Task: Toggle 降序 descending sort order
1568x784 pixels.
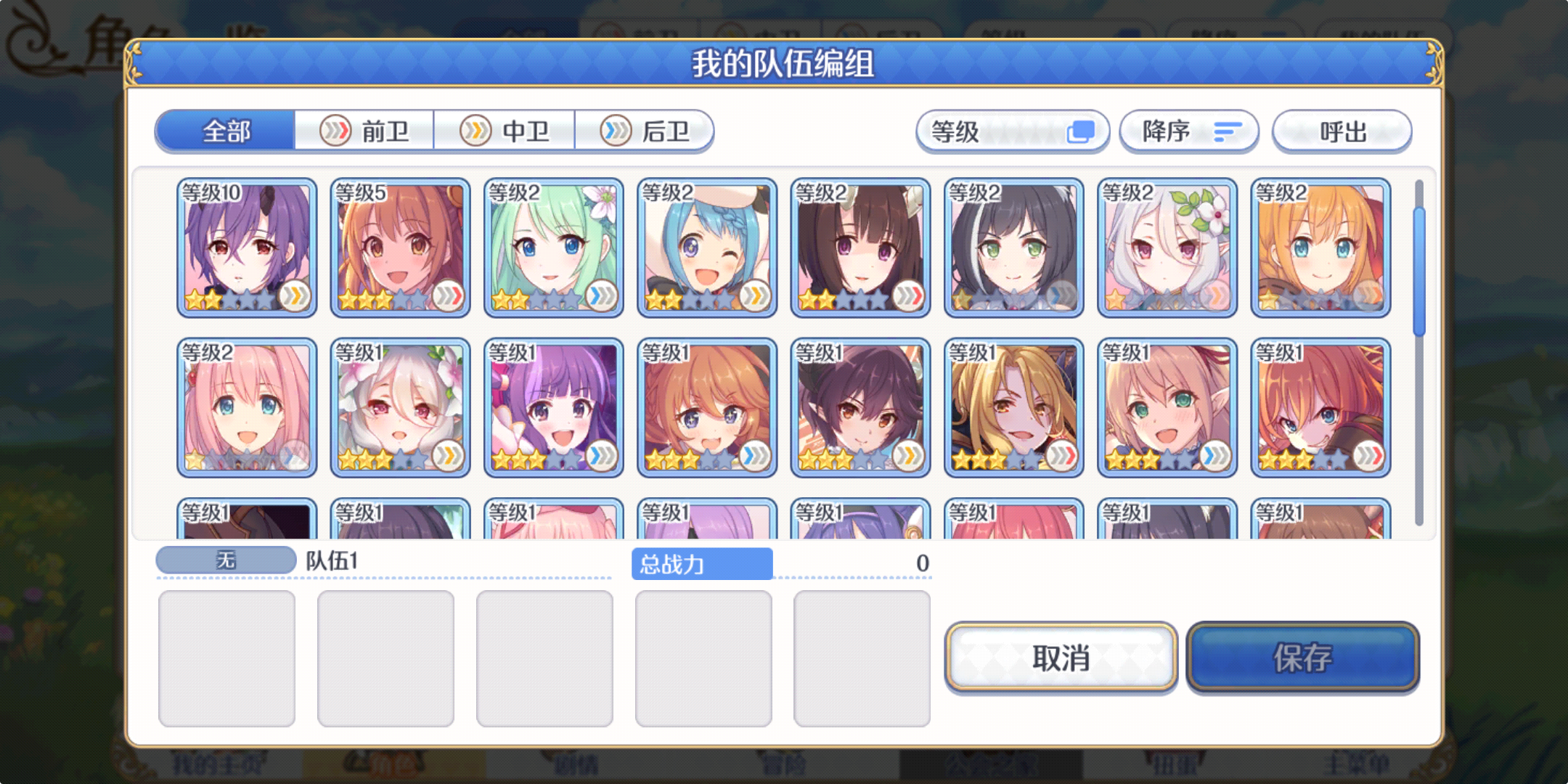Action: click(x=1189, y=131)
